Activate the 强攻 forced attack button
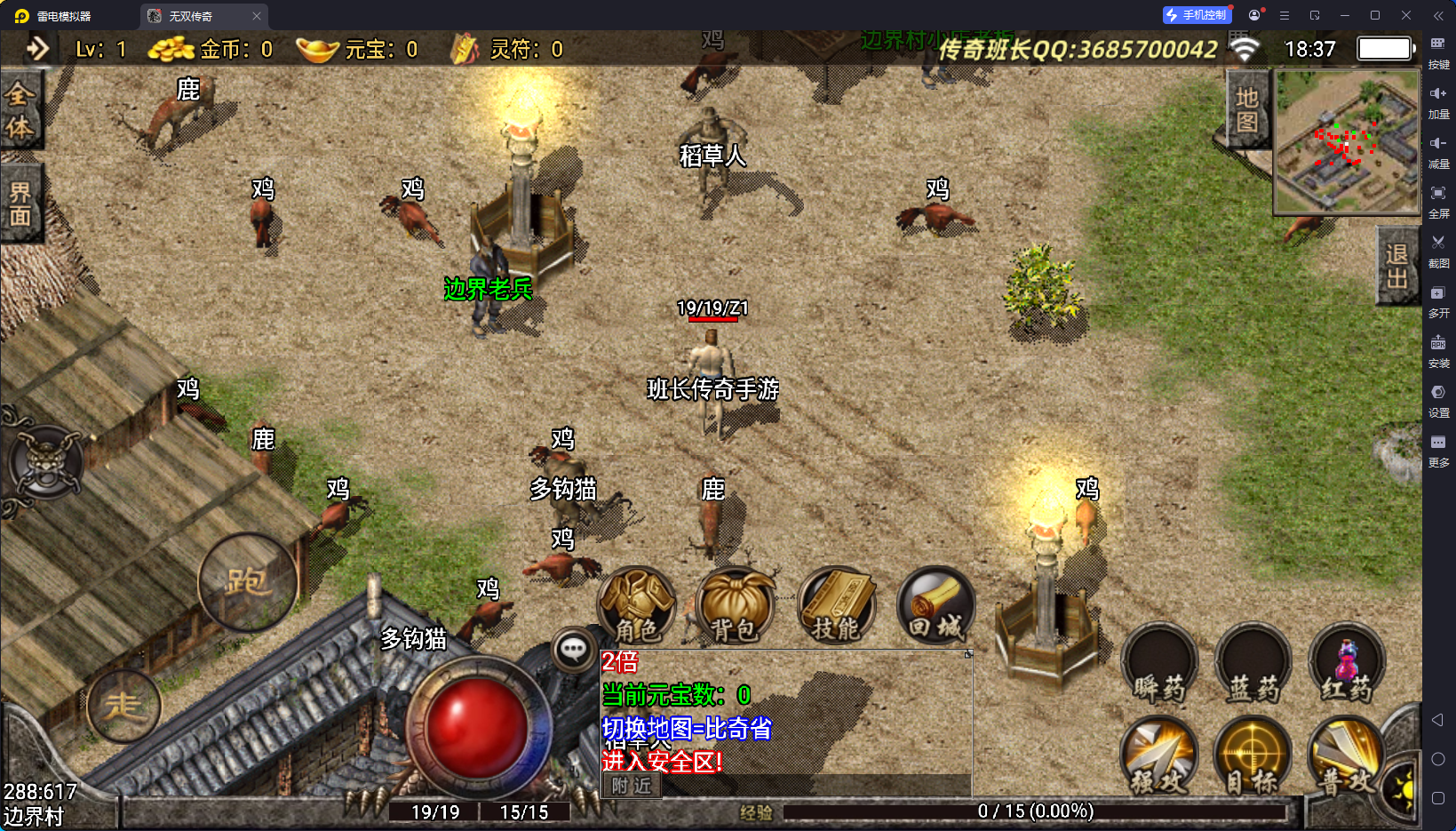The height and width of the screenshot is (831, 1456). 1159,755
